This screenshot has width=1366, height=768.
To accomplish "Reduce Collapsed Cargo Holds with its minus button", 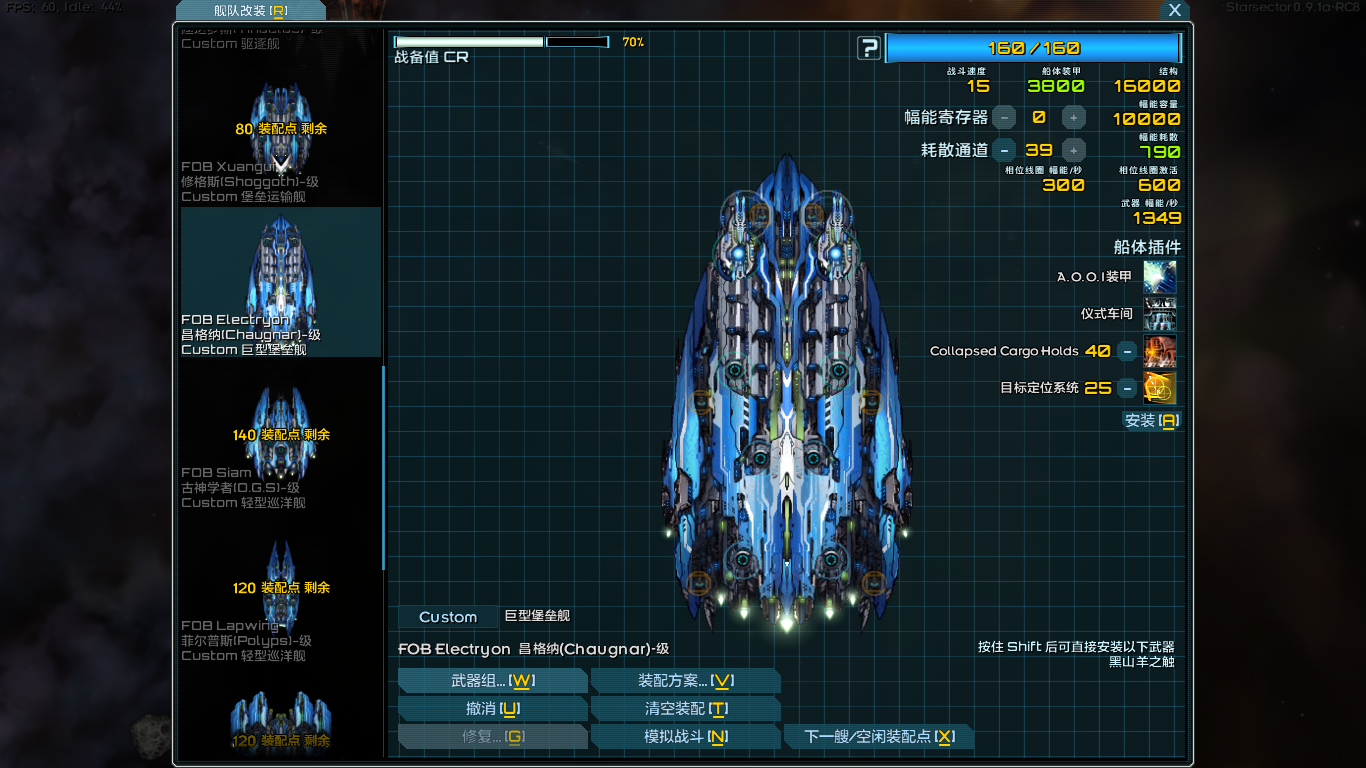I will click(1128, 352).
